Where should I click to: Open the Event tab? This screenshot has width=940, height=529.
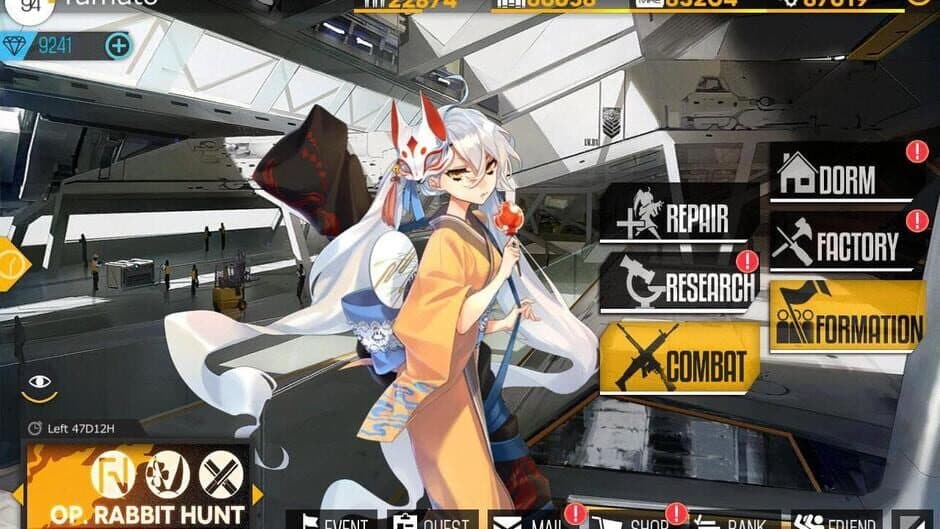(x=332, y=521)
